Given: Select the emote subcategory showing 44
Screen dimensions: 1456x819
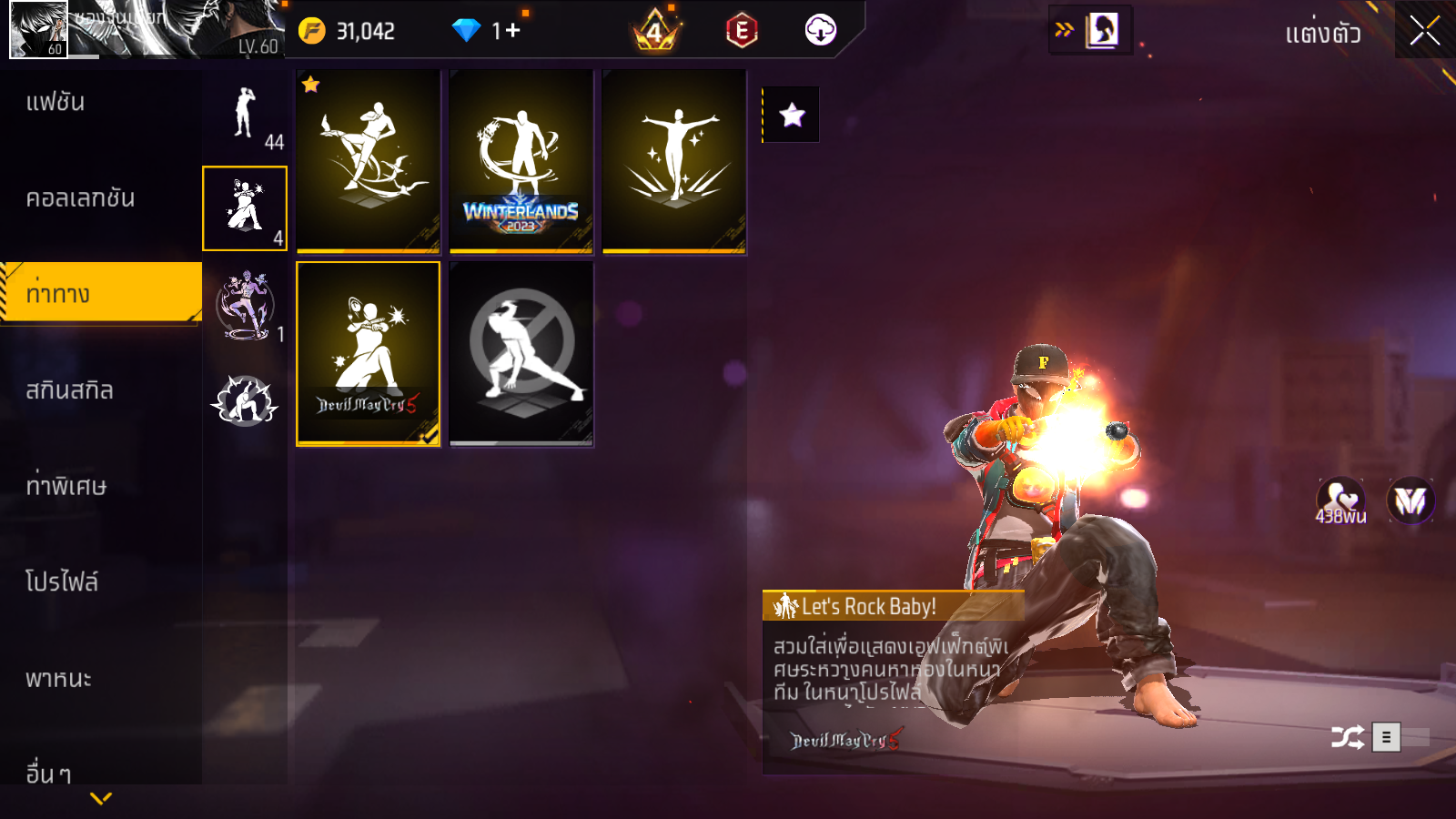Looking at the screenshot, I should (x=245, y=115).
